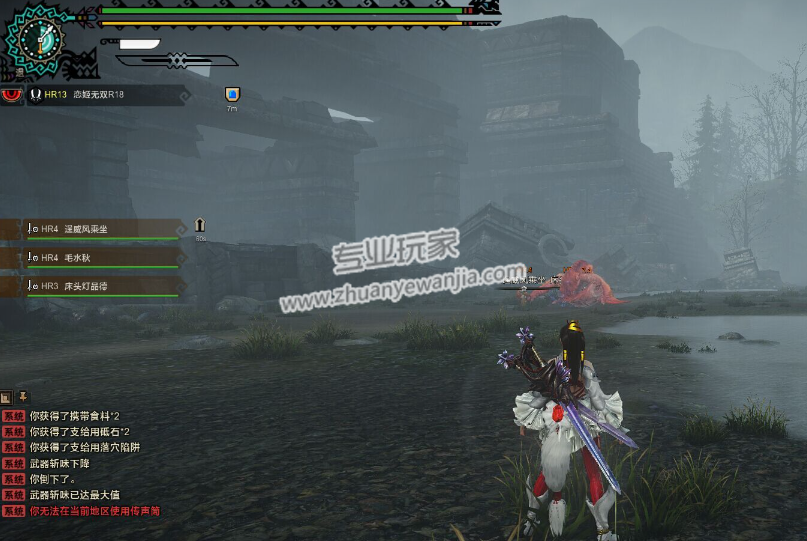The width and height of the screenshot is (807, 541).
Task: Select party member 毛水秋 in the list
Action: (x=95, y=257)
